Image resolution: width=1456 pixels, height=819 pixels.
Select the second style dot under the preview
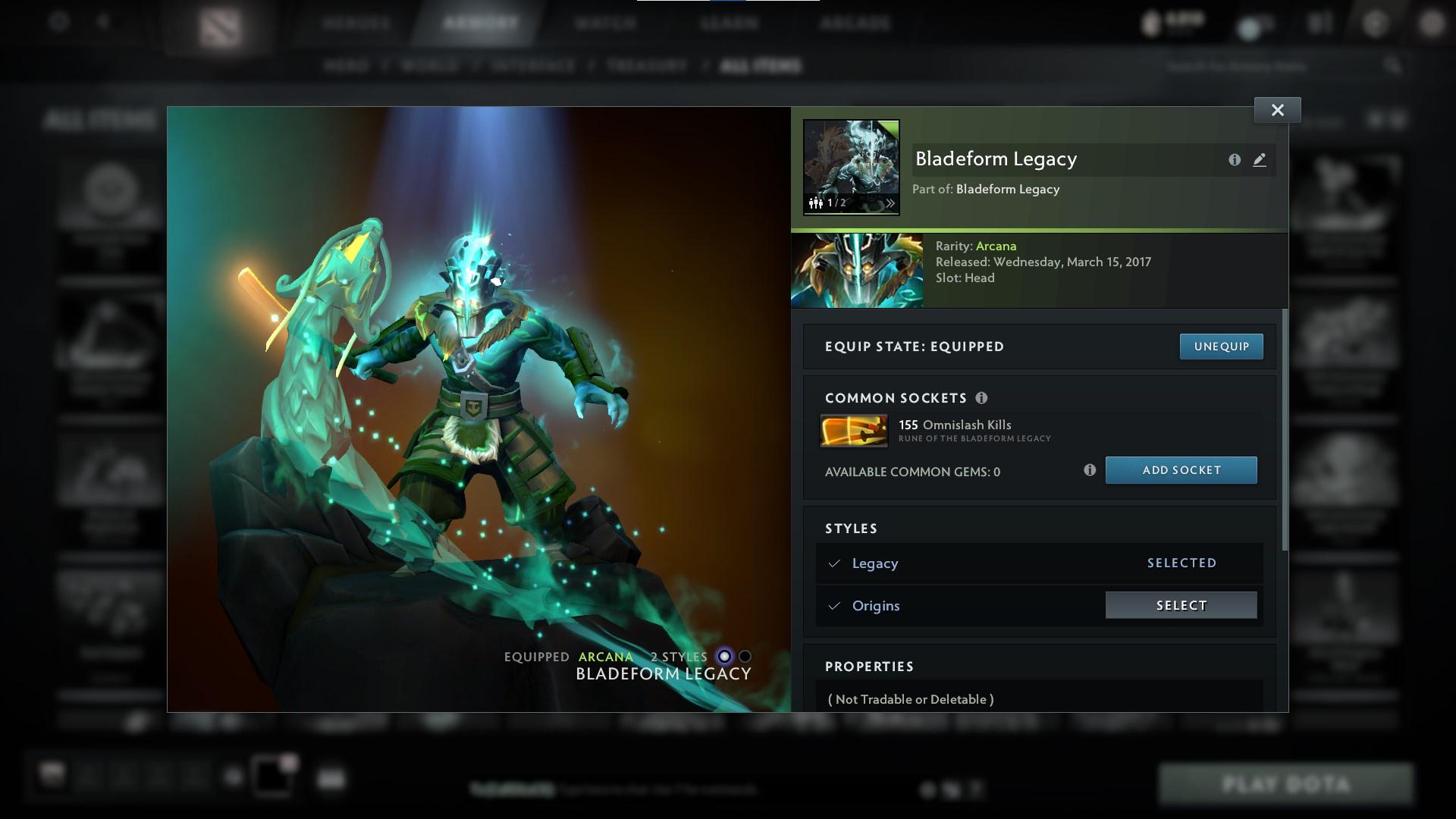pyautogui.click(x=745, y=657)
